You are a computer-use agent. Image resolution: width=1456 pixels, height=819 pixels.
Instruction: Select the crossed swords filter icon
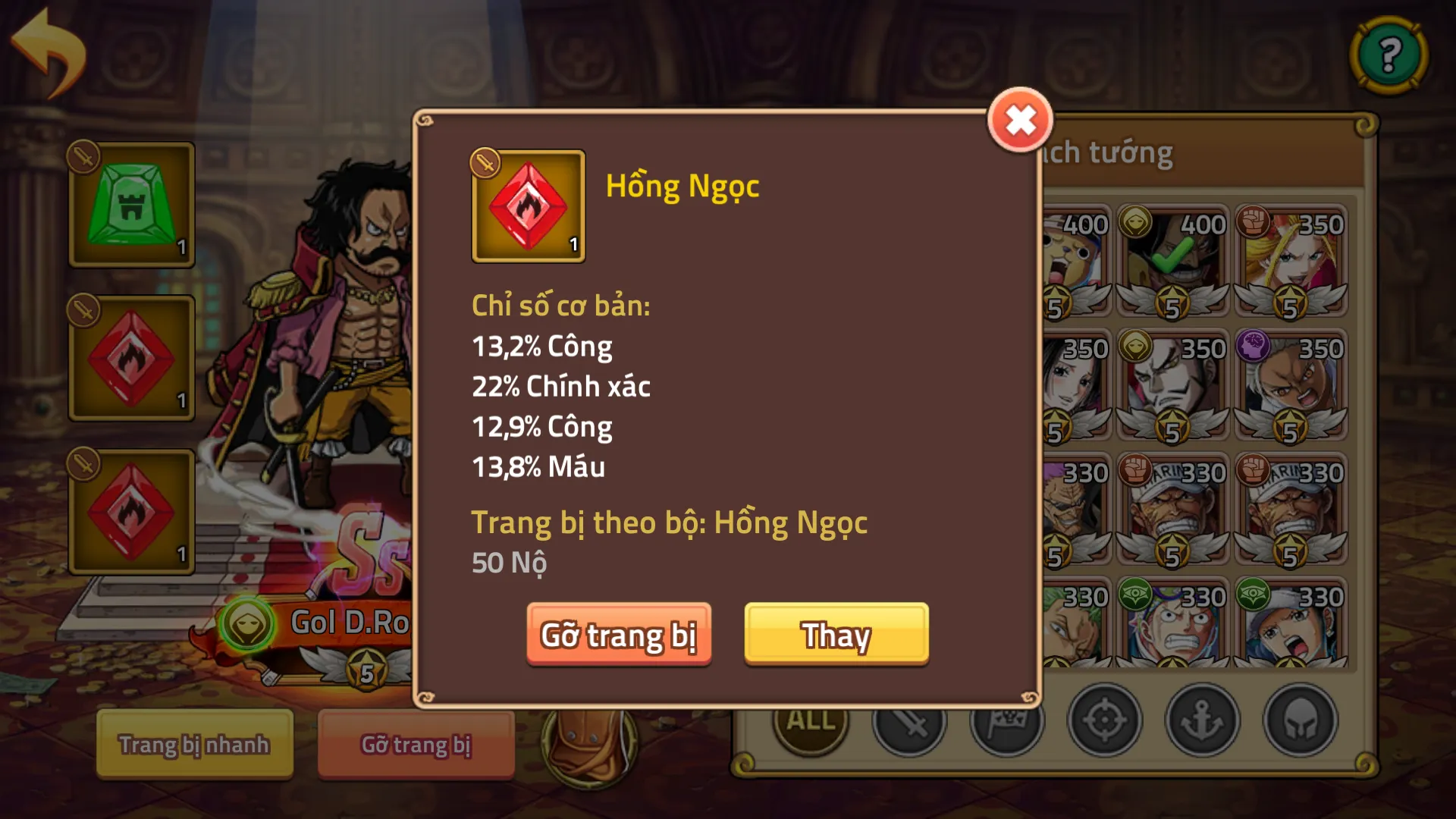(909, 725)
